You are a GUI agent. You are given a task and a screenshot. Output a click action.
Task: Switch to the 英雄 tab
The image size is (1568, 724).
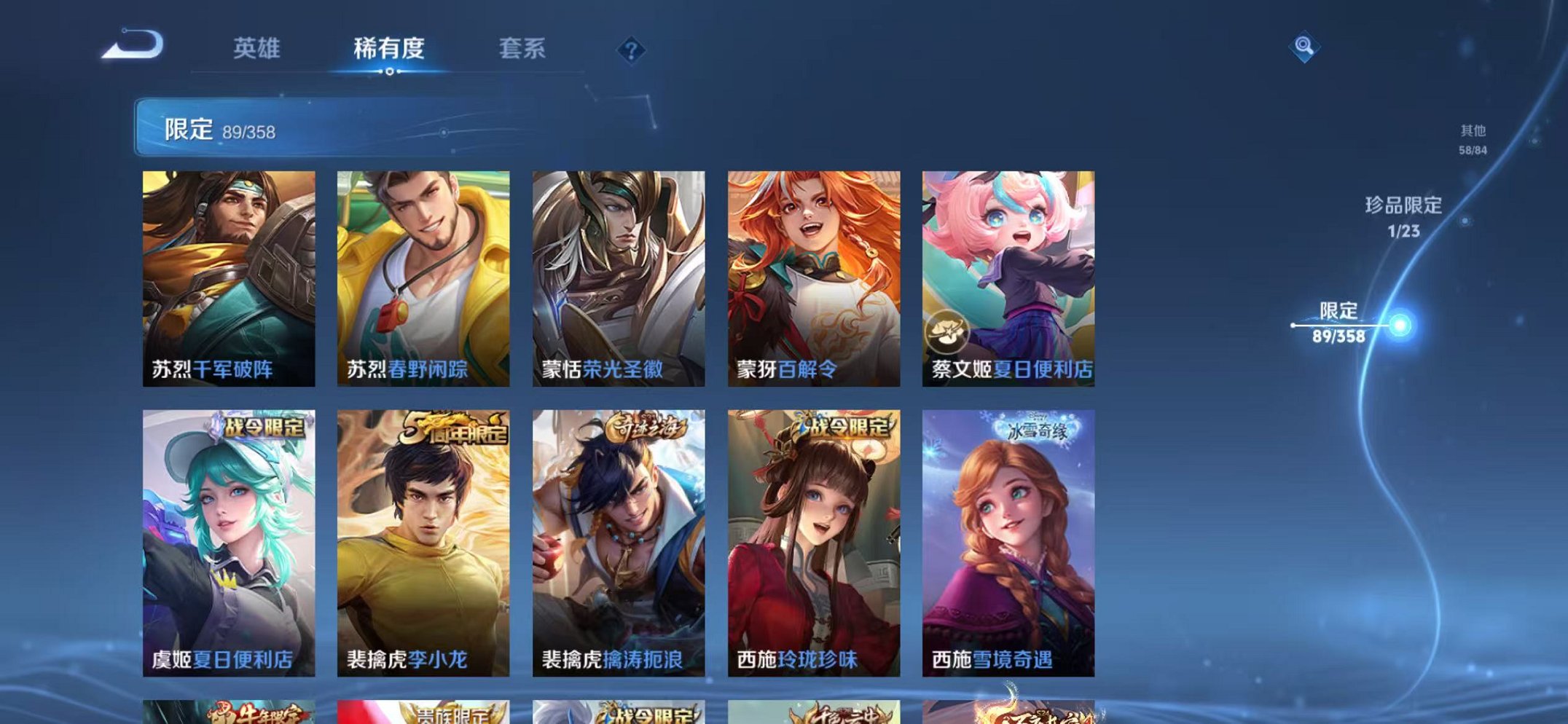(x=257, y=48)
